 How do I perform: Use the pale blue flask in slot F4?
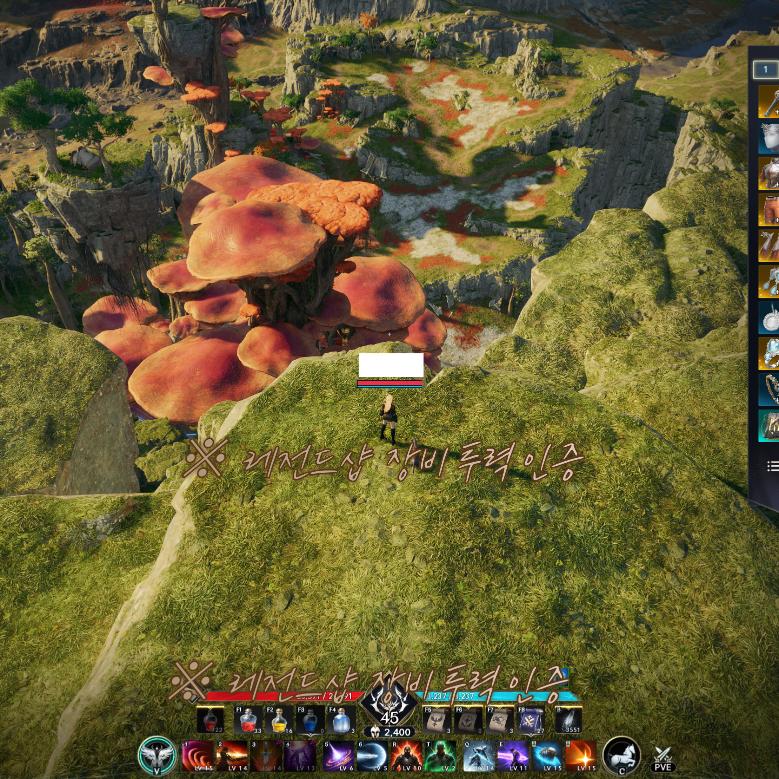(340, 720)
